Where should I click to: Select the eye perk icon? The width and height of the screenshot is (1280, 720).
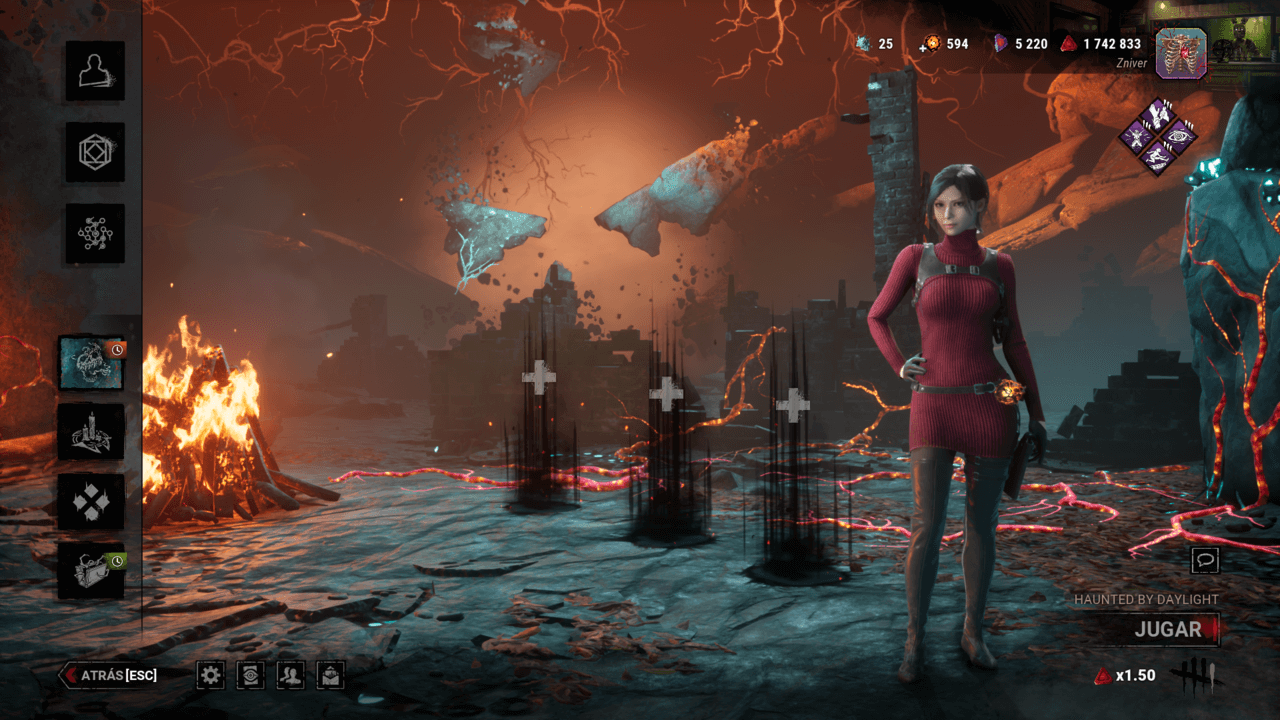[1180, 137]
